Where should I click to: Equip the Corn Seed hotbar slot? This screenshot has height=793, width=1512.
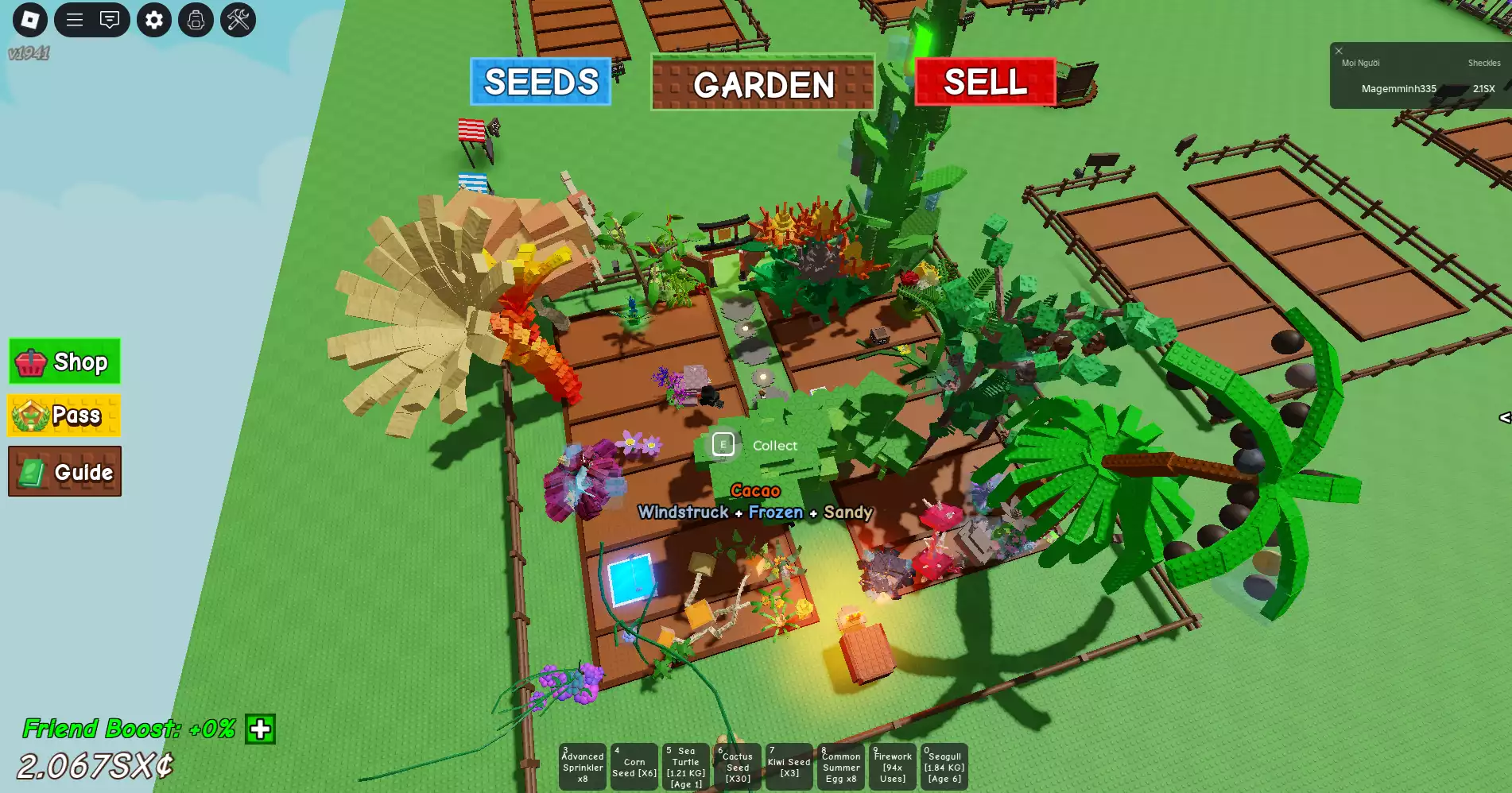pos(634,767)
